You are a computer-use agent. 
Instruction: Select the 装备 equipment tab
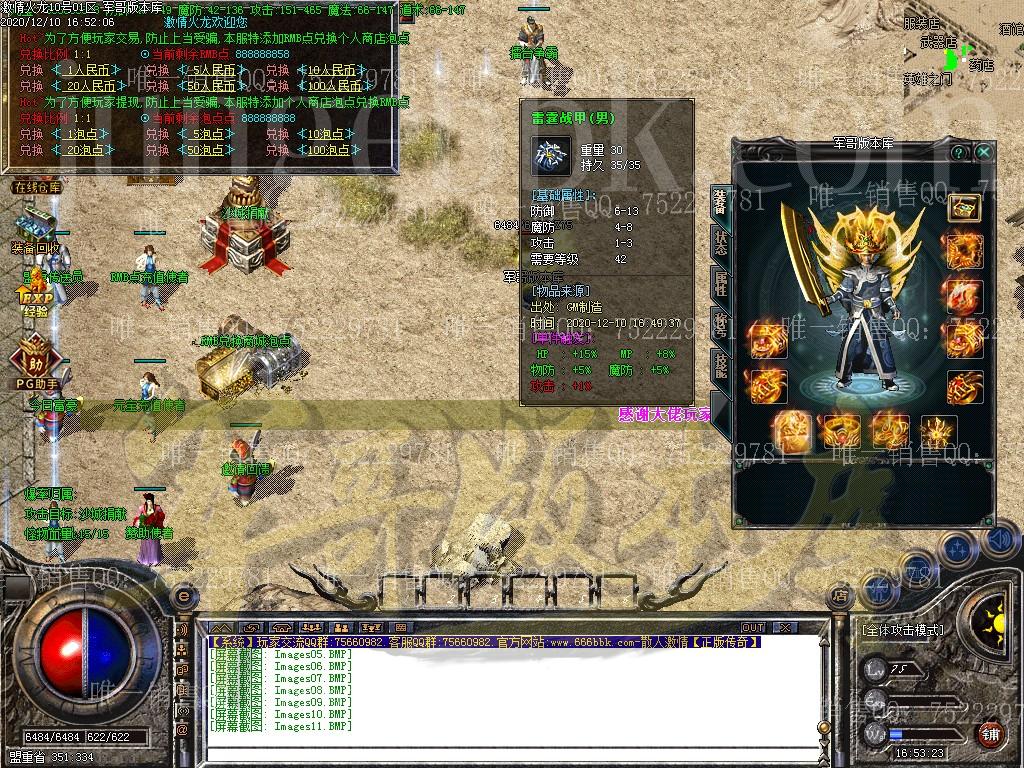tap(721, 201)
